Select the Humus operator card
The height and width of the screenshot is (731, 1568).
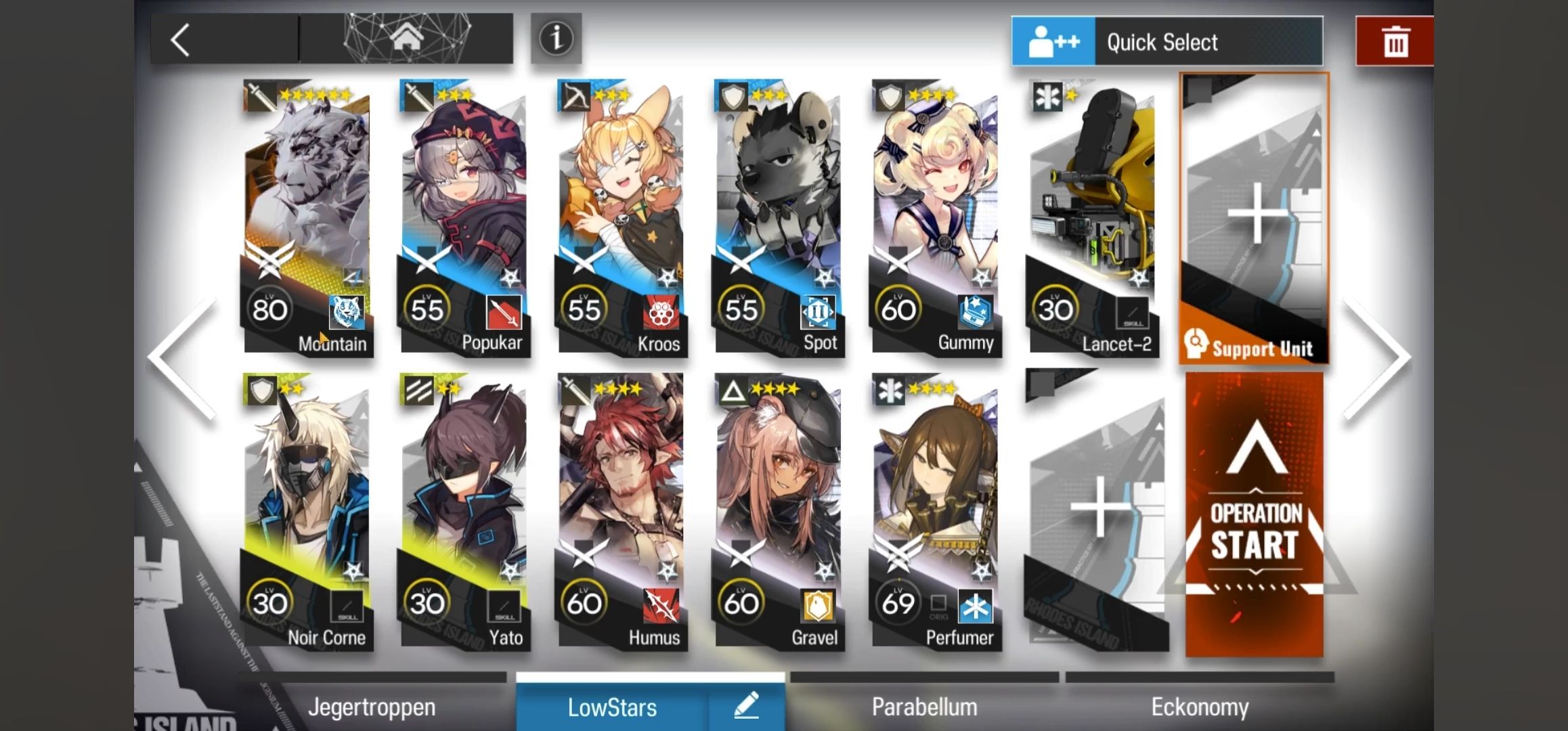(x=622, y=512)
